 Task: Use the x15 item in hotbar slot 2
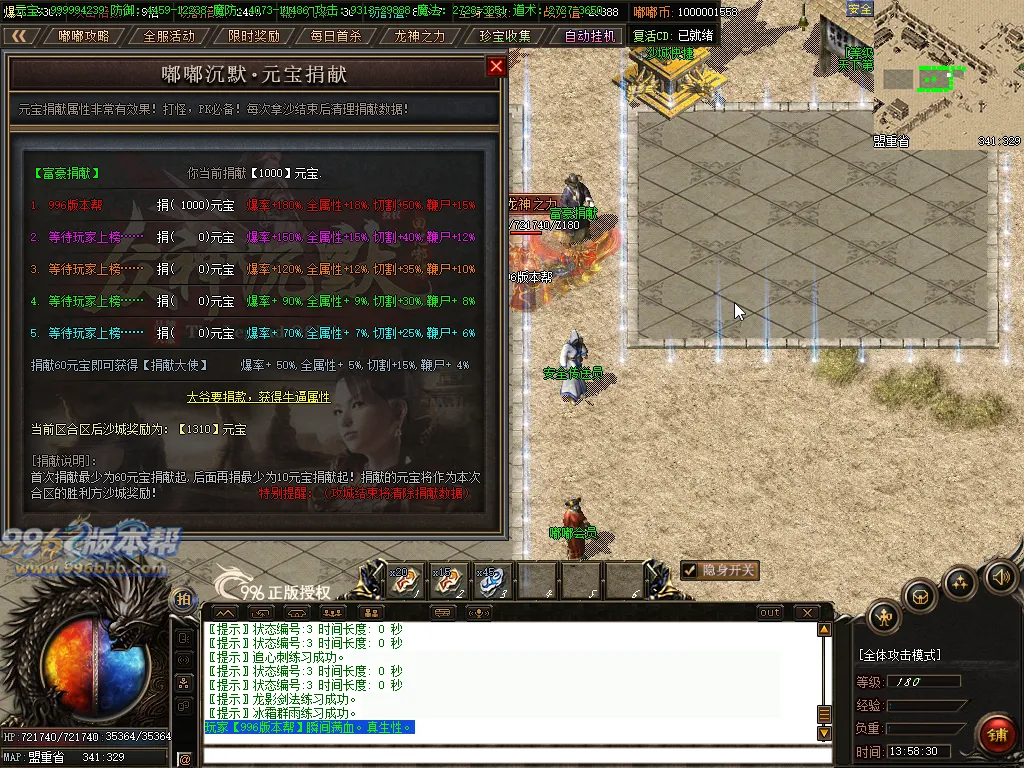pyautogui.click(x=449, y=581)
